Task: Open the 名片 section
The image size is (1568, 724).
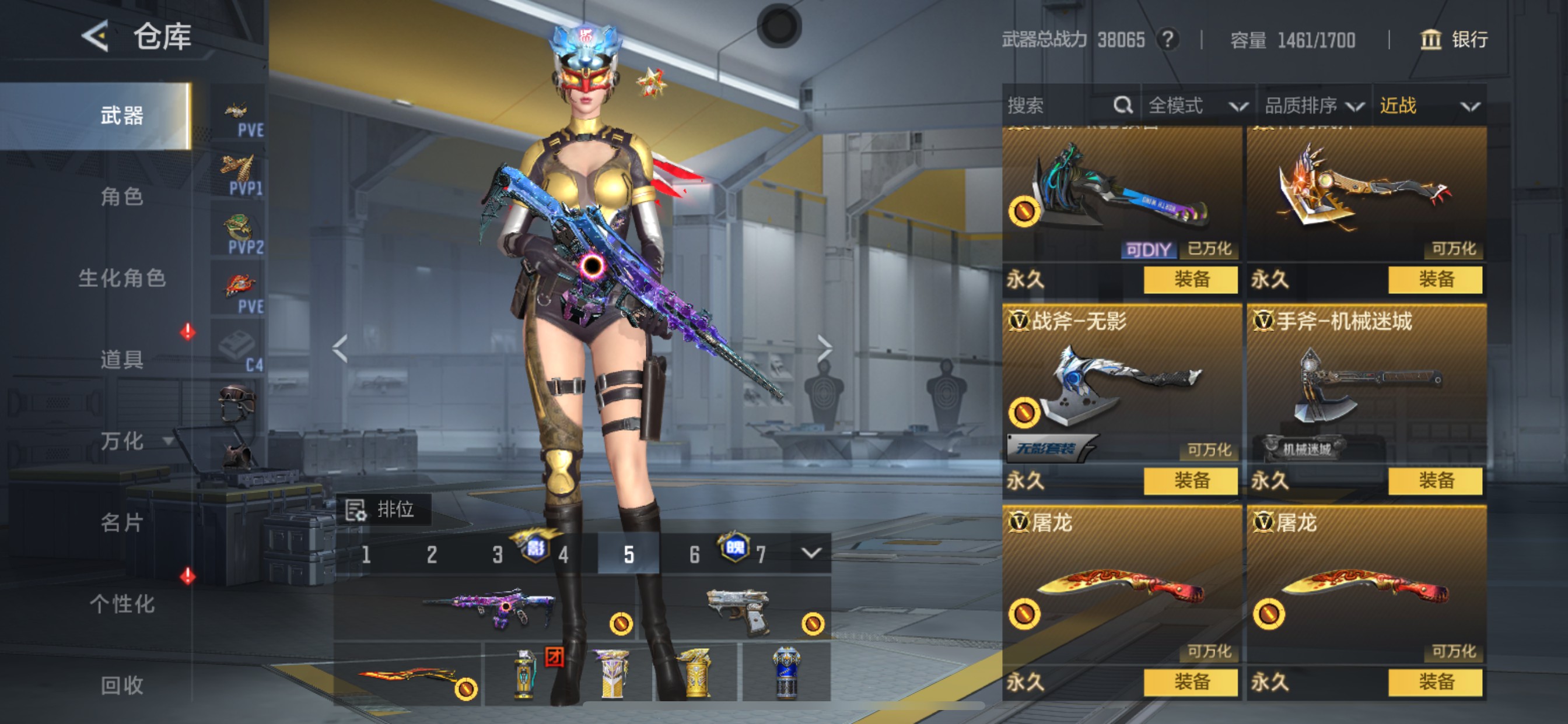Action: (x=122, y=522)
